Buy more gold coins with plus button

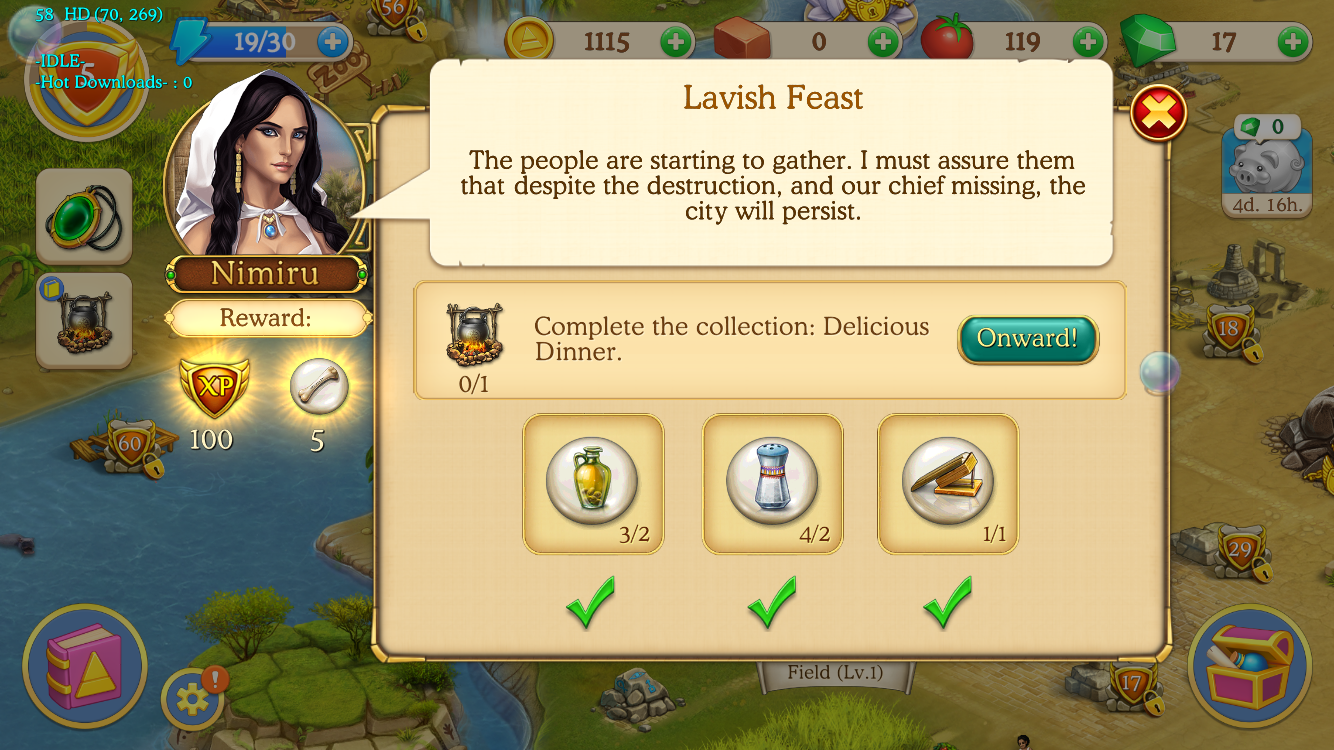676,42
